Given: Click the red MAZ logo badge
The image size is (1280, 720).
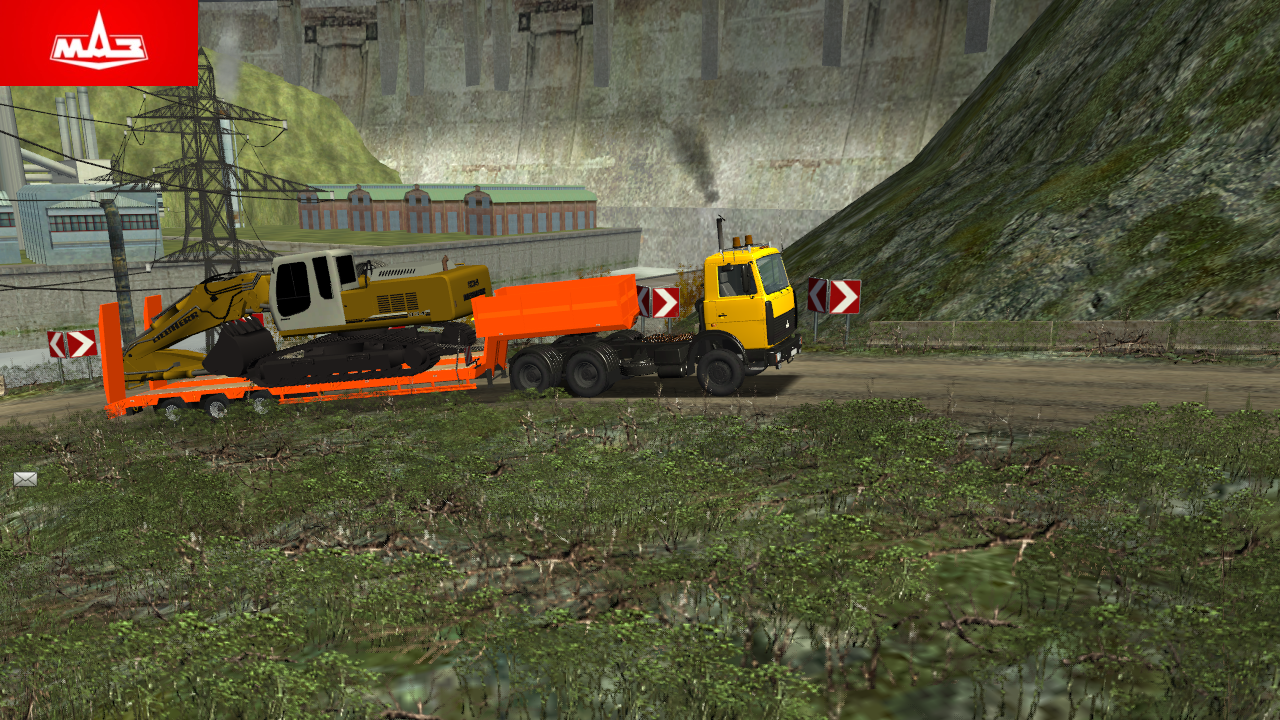Looking at the screenshot, I should (98, 42).
